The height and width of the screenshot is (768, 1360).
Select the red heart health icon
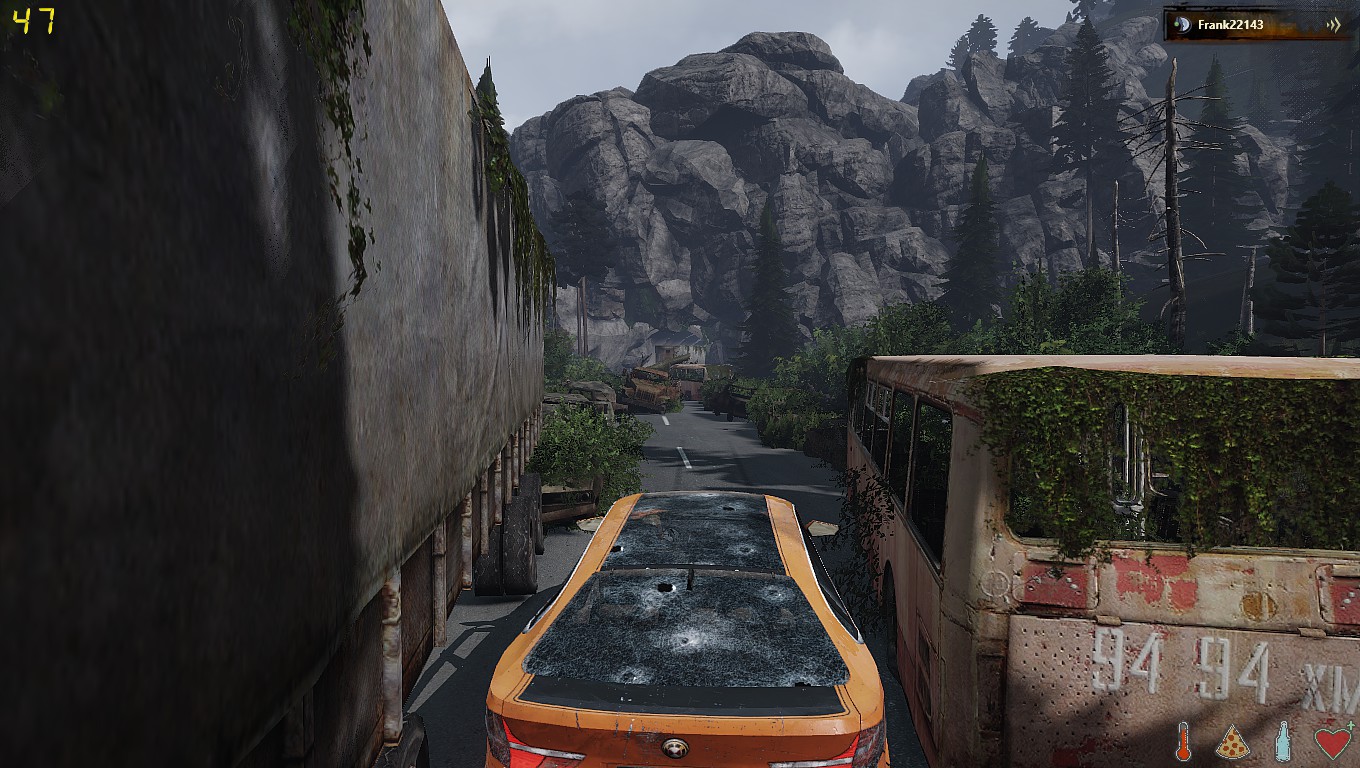(1332, 741)
